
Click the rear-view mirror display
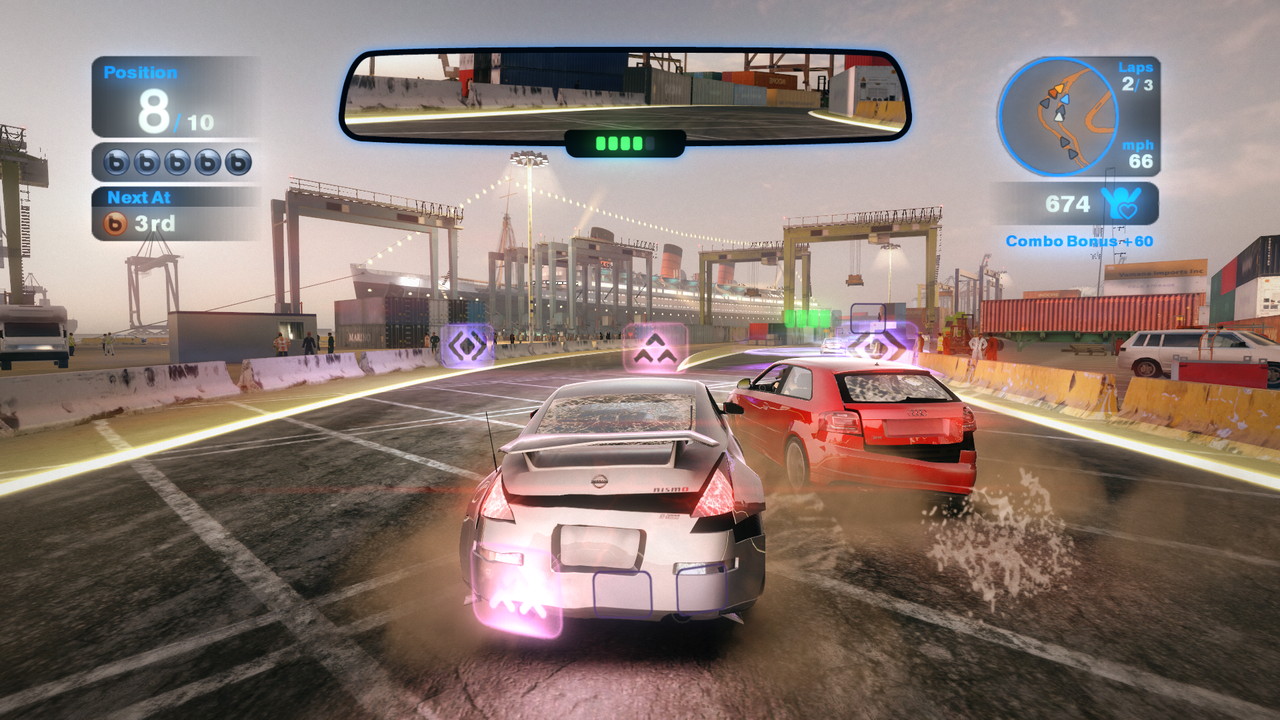tap(624, 95)
